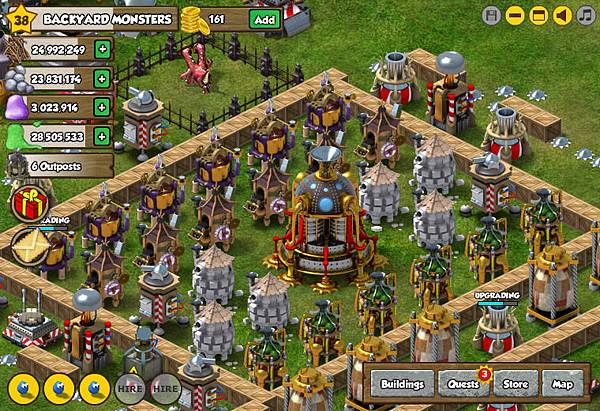Add more twigs with the plus button

coord(101,48)
